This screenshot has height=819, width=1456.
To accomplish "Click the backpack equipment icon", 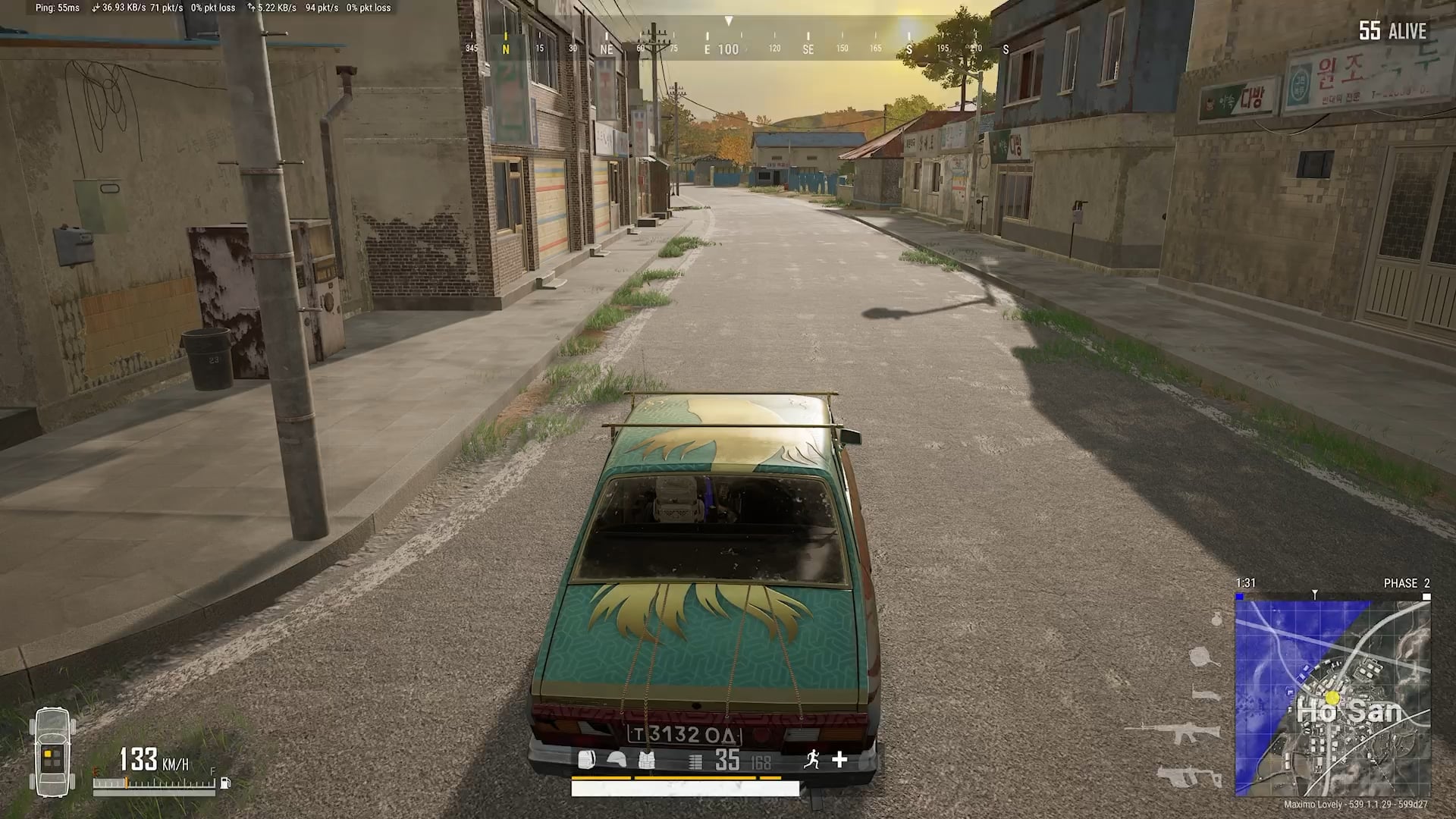I will pos(586,759).
